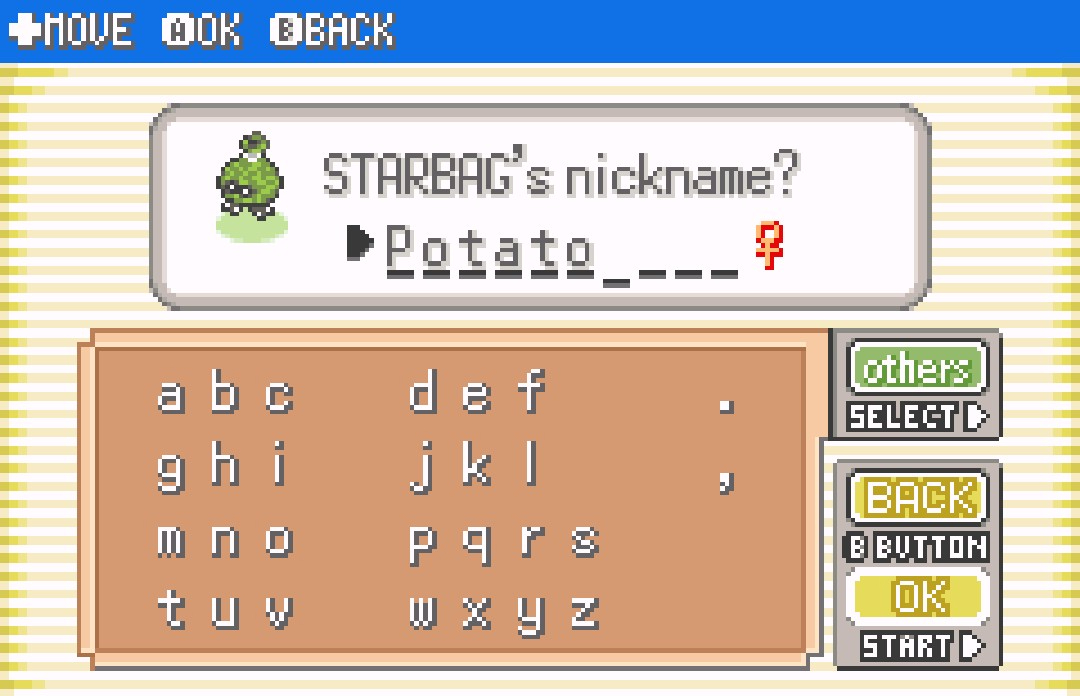Pick the letter f key

click(x=530, y=394)
